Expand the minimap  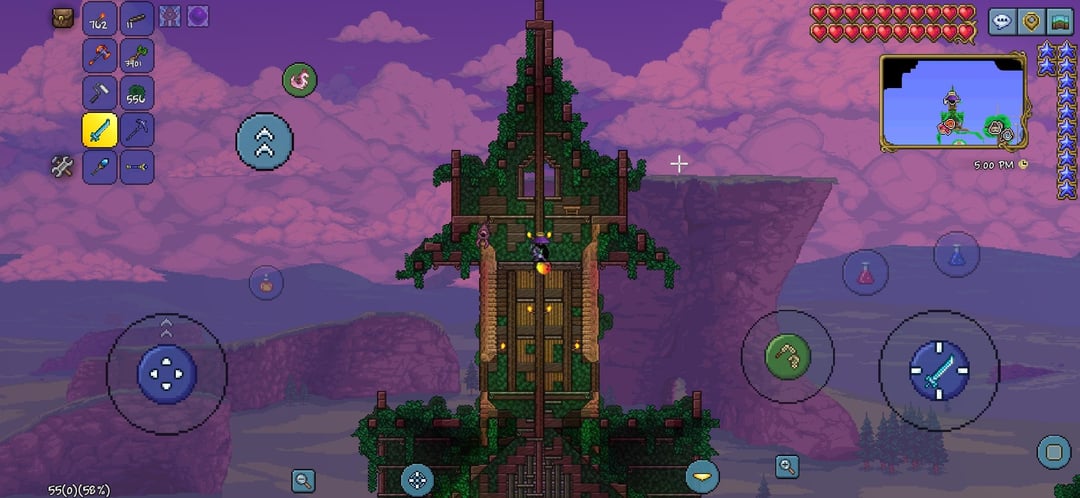coord(952,102)
